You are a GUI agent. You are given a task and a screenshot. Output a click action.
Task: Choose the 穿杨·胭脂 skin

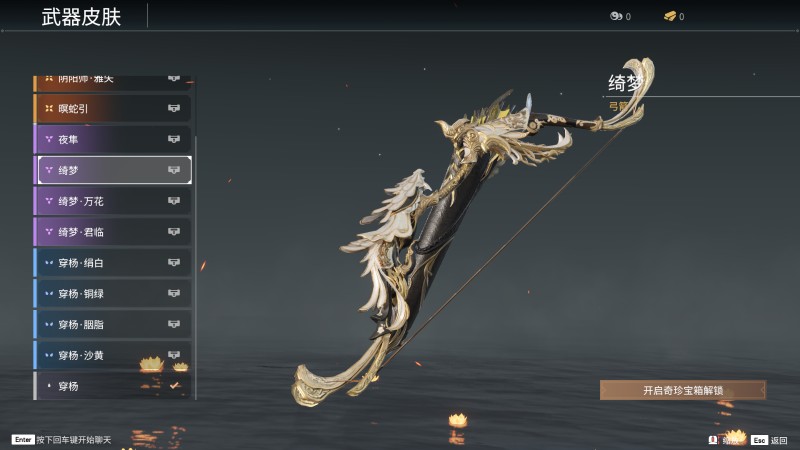112,325
